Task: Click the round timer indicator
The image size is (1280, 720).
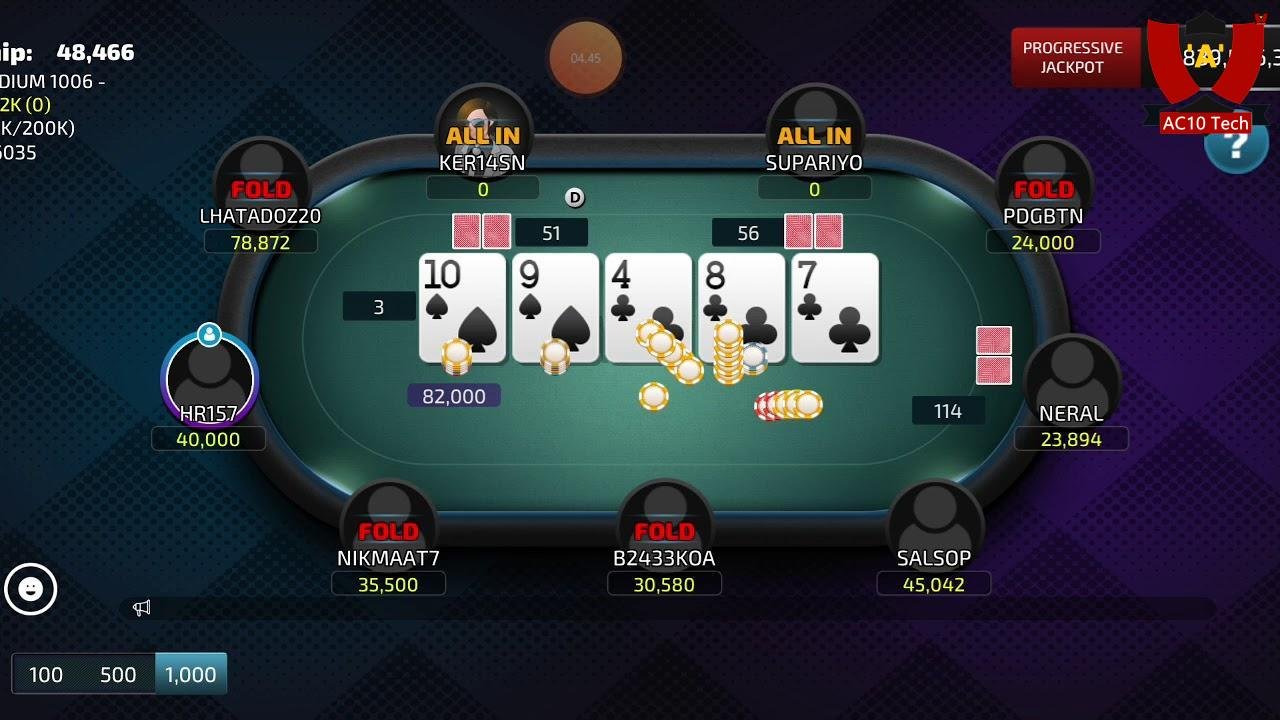Action: (x=585, y=59)
